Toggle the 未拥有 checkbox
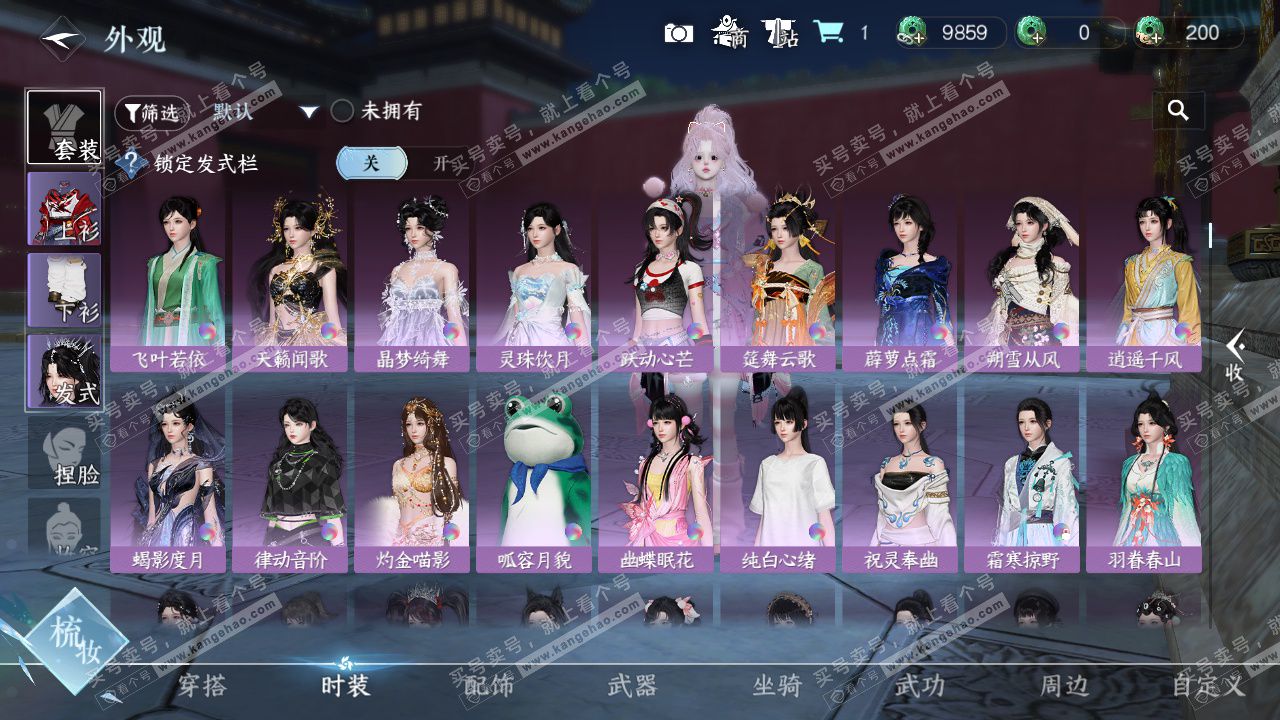1280x720 pixels. click(x=342, y=111)
